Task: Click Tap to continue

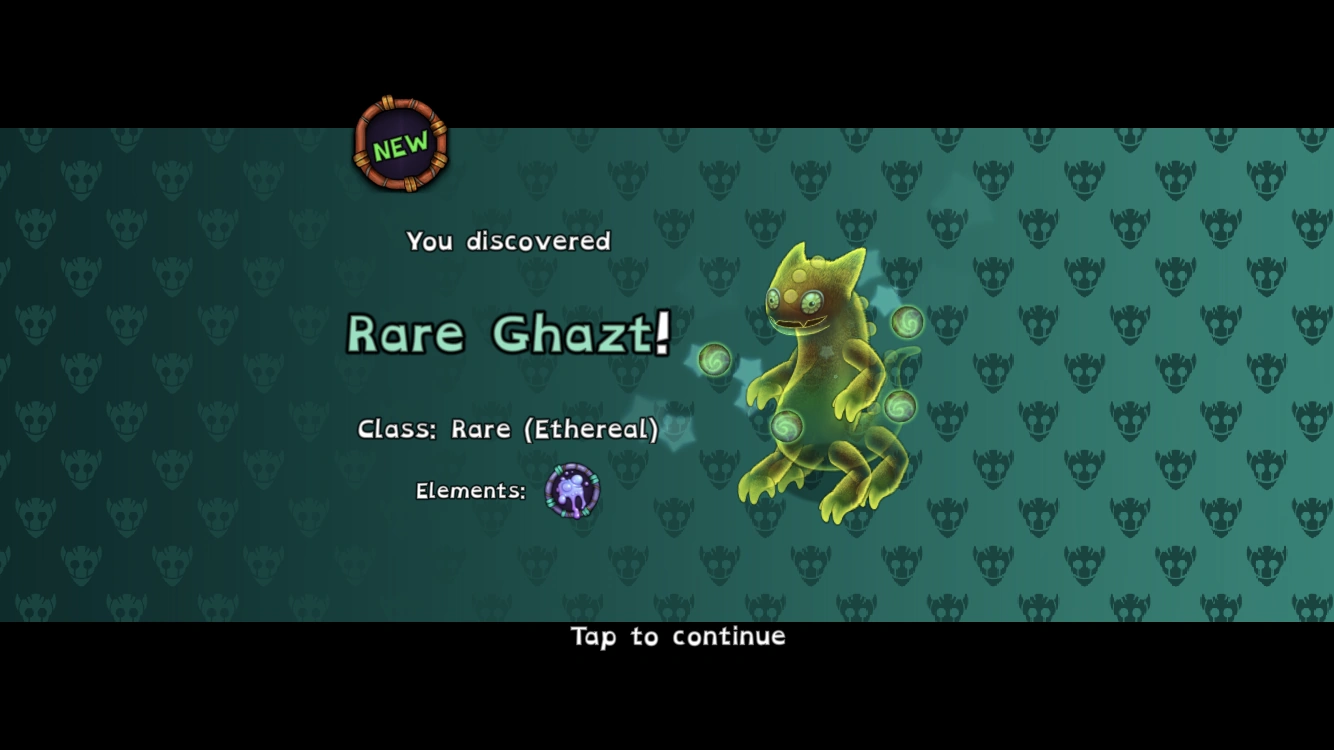Action: pyautogui.click(x=676, y=637)
